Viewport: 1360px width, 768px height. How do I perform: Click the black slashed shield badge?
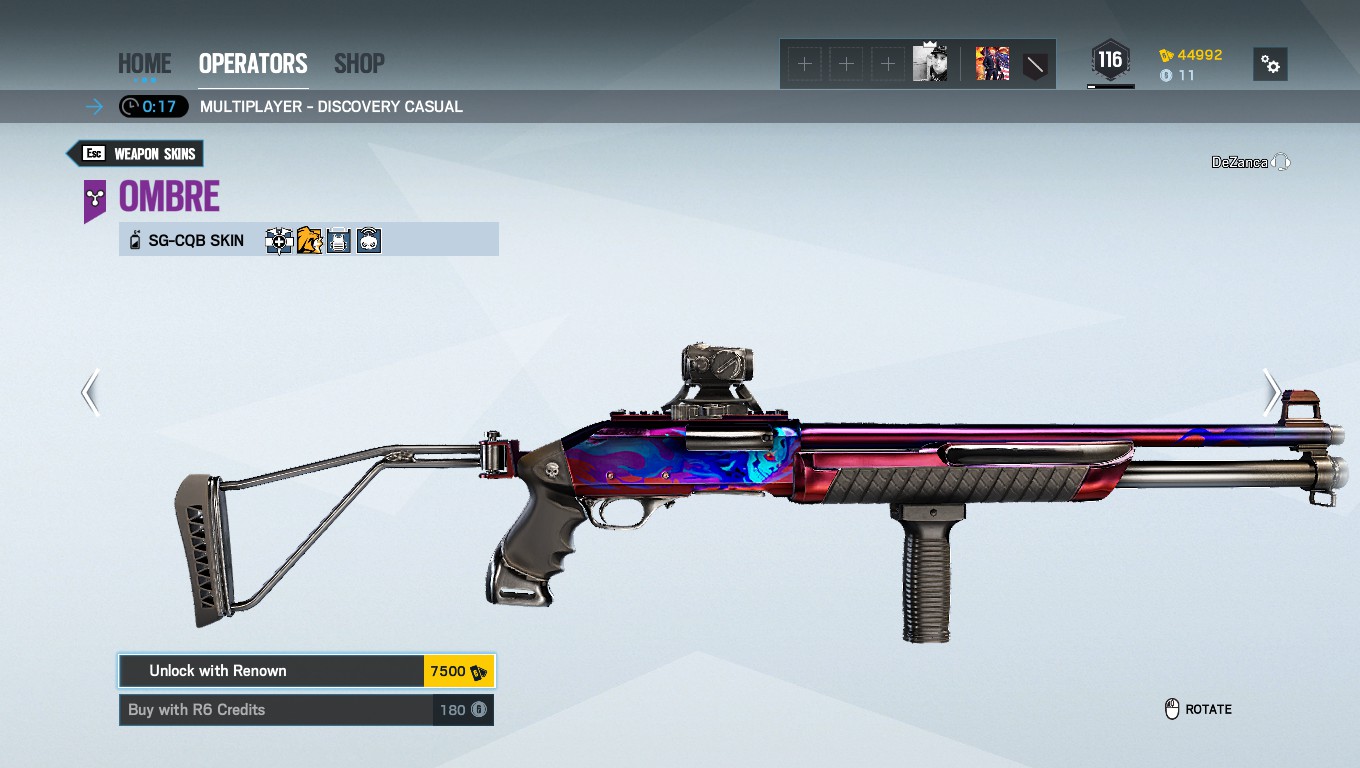click(1035, 65)
